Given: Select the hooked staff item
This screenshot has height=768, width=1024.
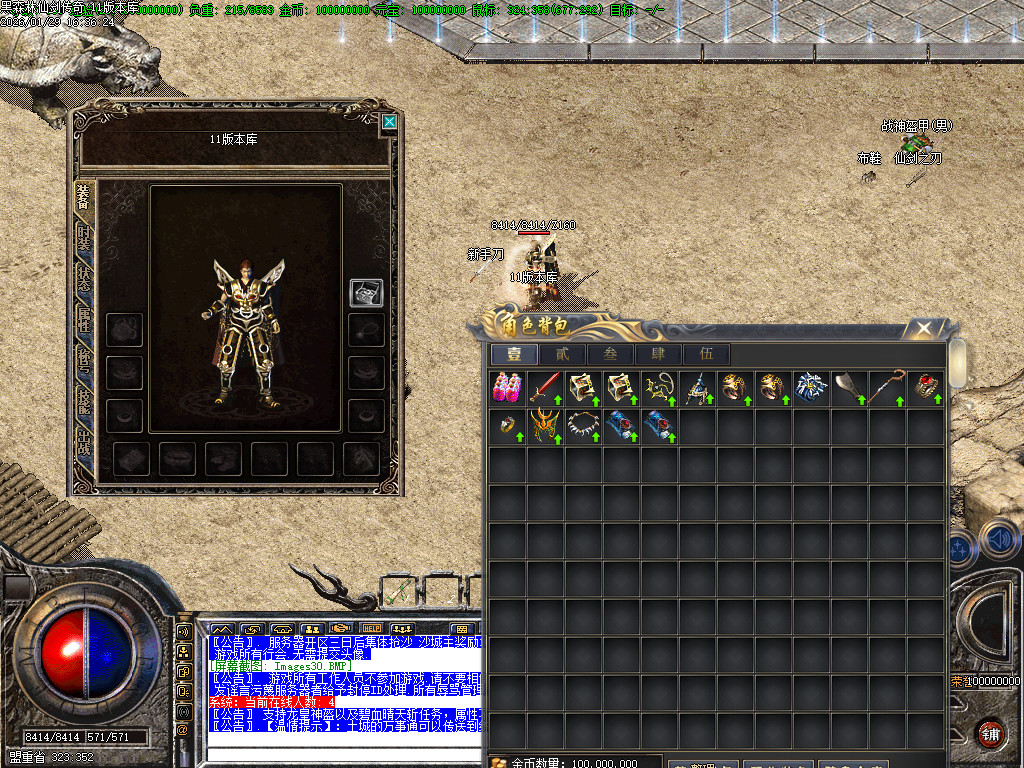Looking at the screenshot, I should click(x=887, y=388).
